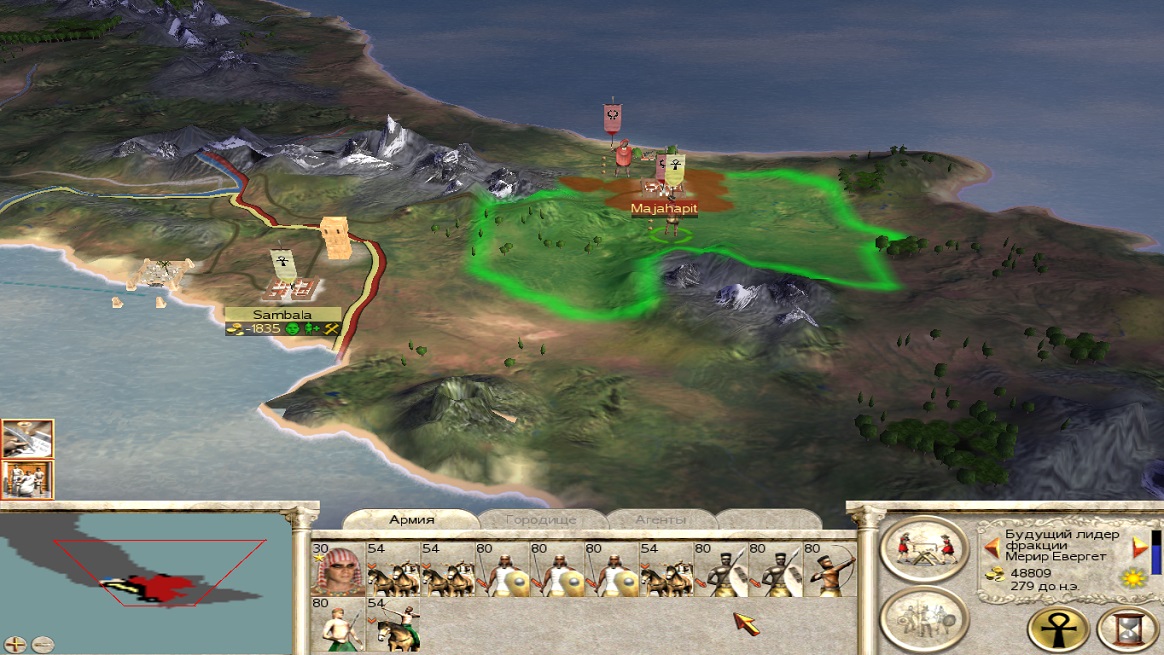1164x655 pixels.
Task: Choose the horse archer unit card
Action: [x=393, y=625]
